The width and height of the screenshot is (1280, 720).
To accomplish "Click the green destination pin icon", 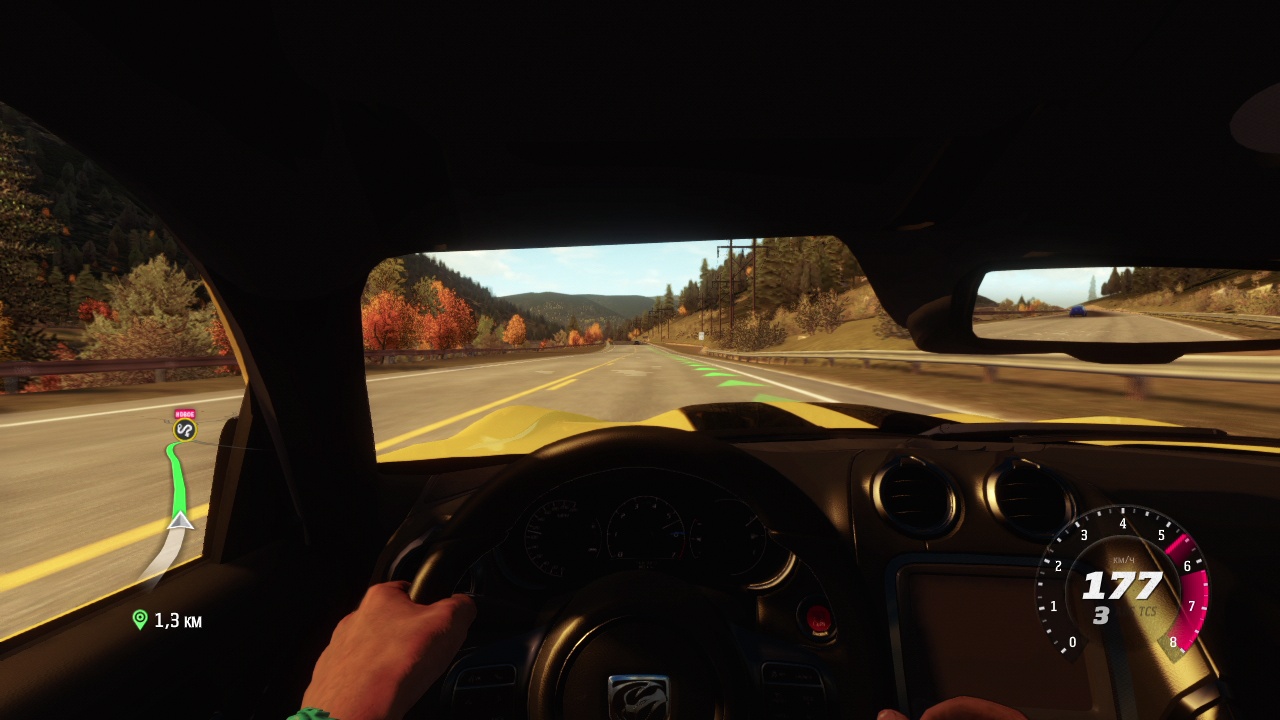I will click(140, 620).
